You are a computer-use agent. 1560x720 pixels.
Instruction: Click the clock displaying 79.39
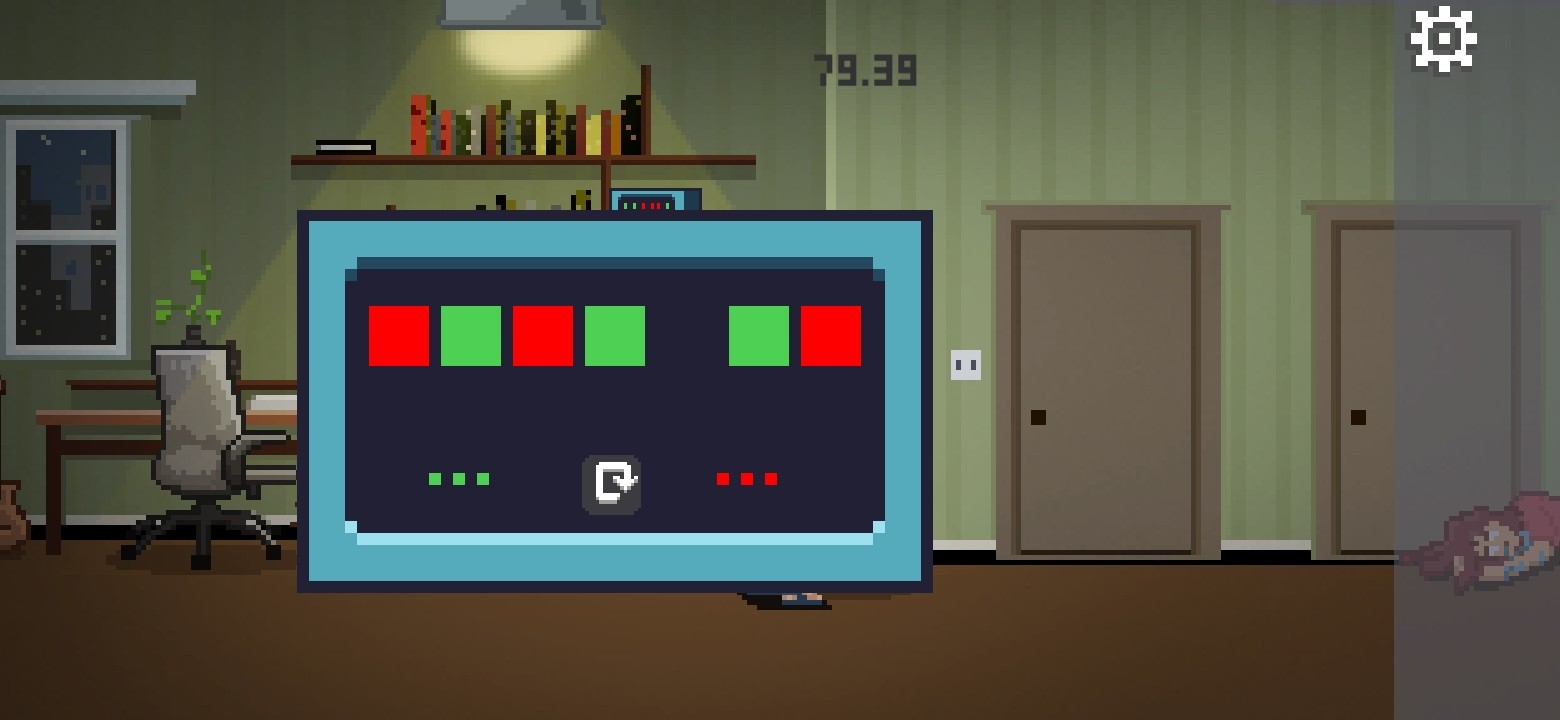(x=865, y=70)
